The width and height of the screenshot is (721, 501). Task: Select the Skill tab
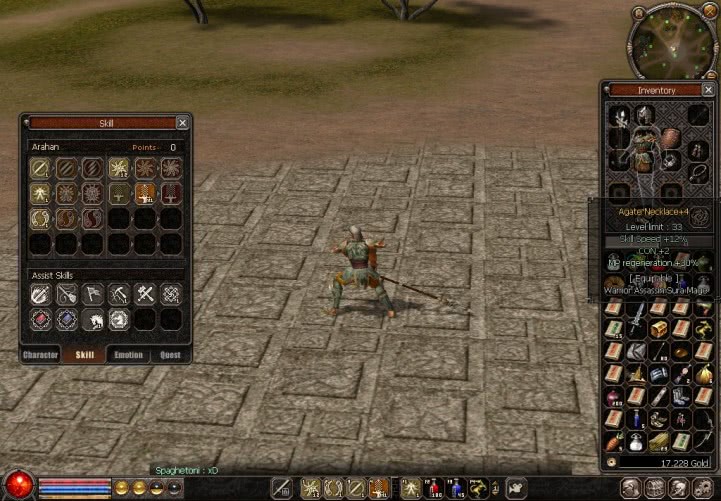pyautogui.click(x=85, y=355)
